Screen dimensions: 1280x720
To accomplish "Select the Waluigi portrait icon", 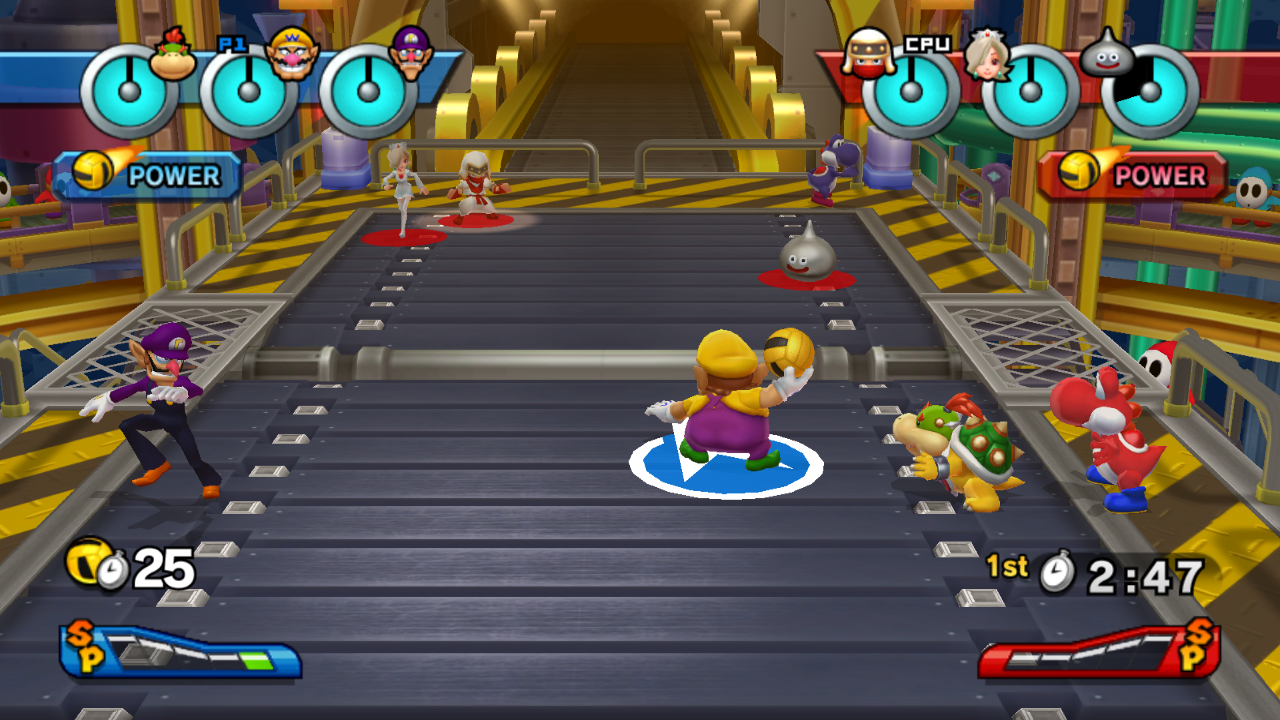I will (x=410, y=55).
